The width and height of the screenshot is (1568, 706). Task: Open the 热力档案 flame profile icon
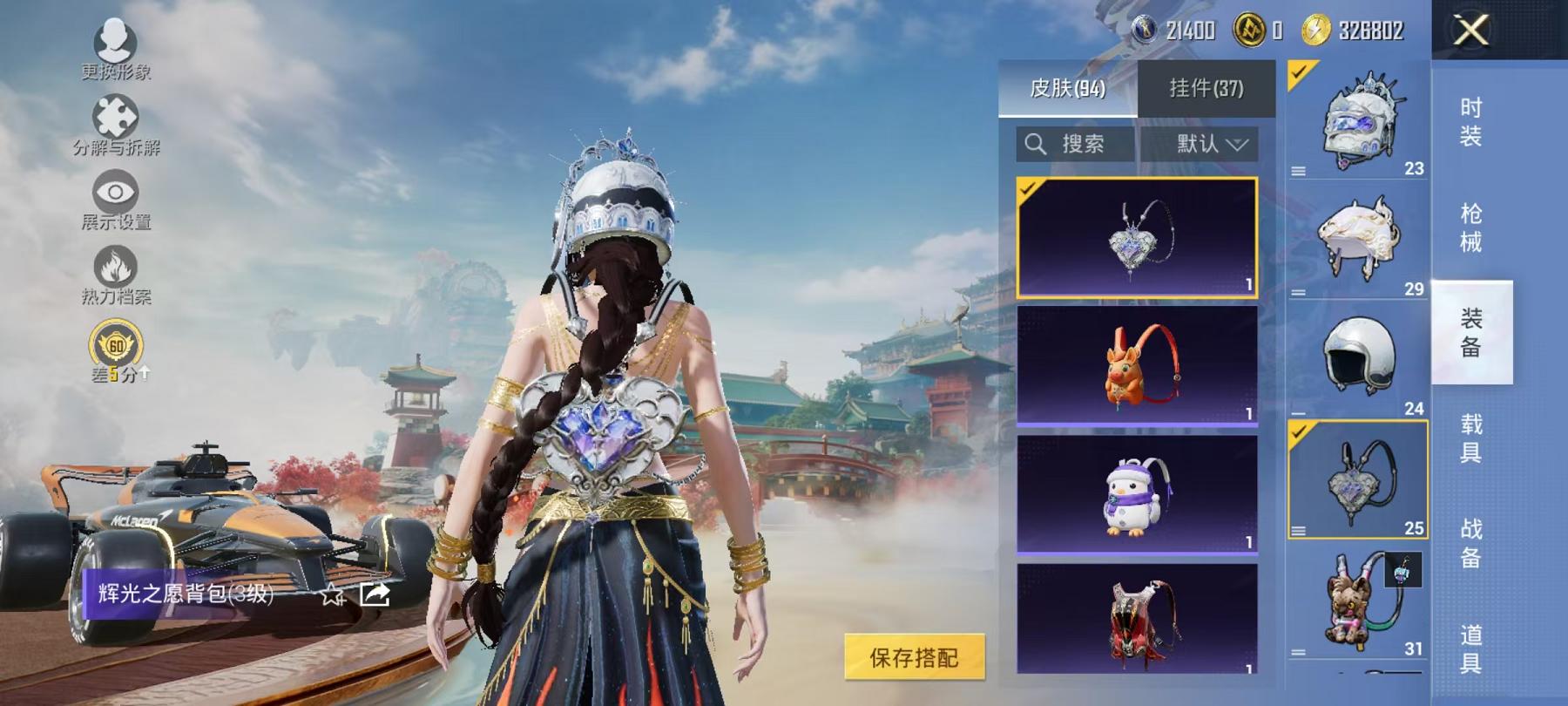tap(116, 268)
